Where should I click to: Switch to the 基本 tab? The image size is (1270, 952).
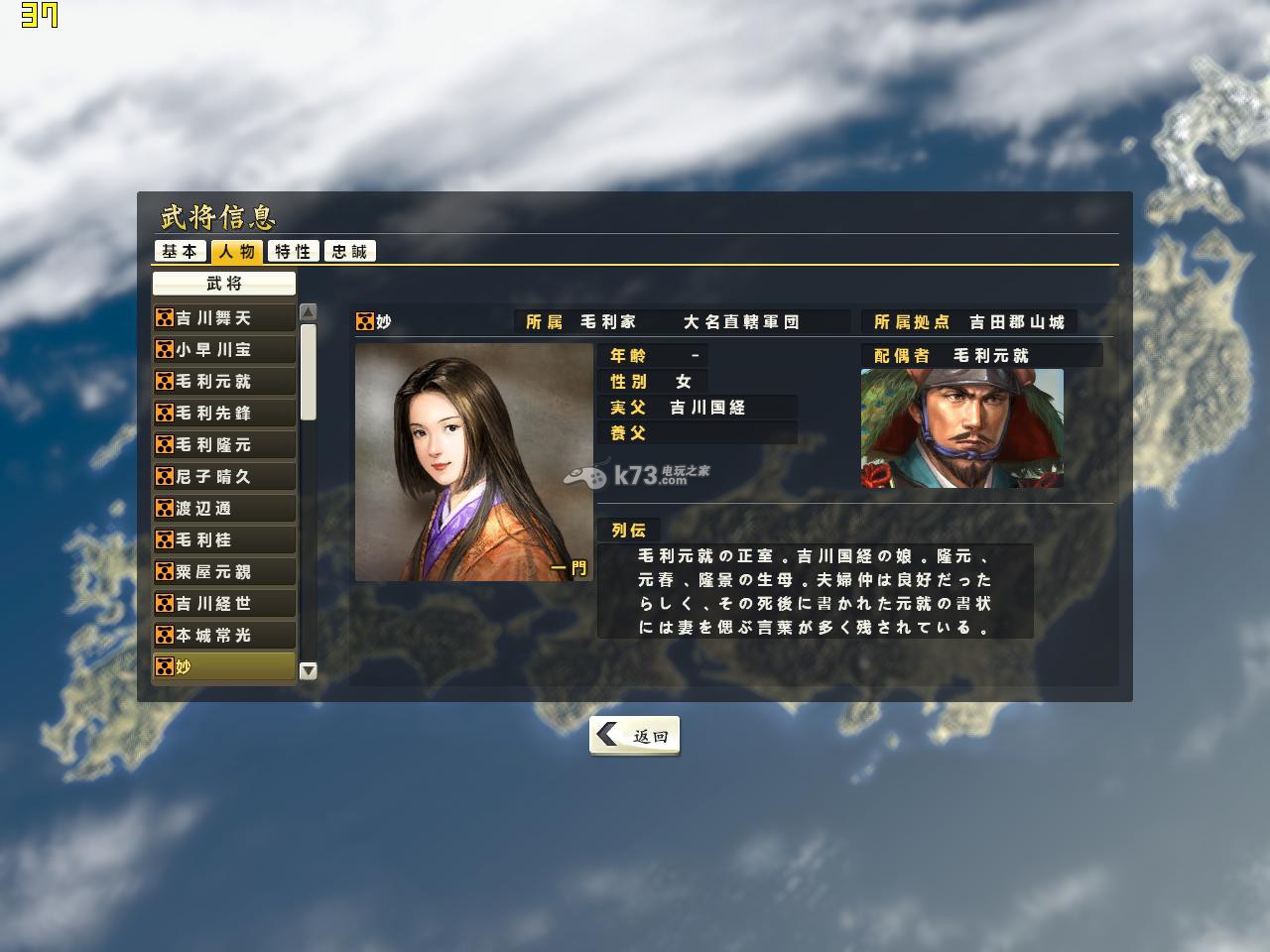(x=181, y=252)
